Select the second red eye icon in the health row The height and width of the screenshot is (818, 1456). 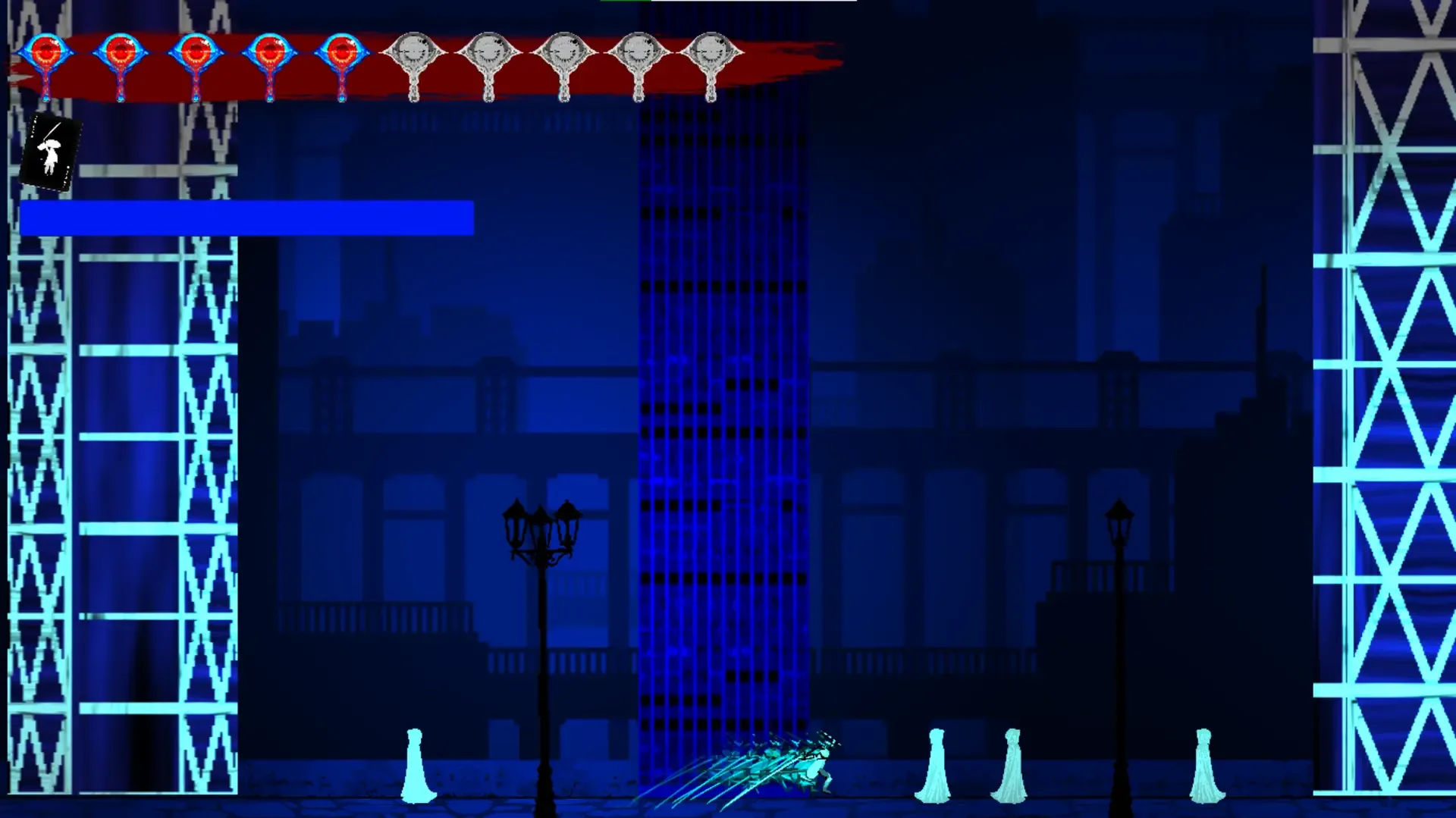coord(121,49)
